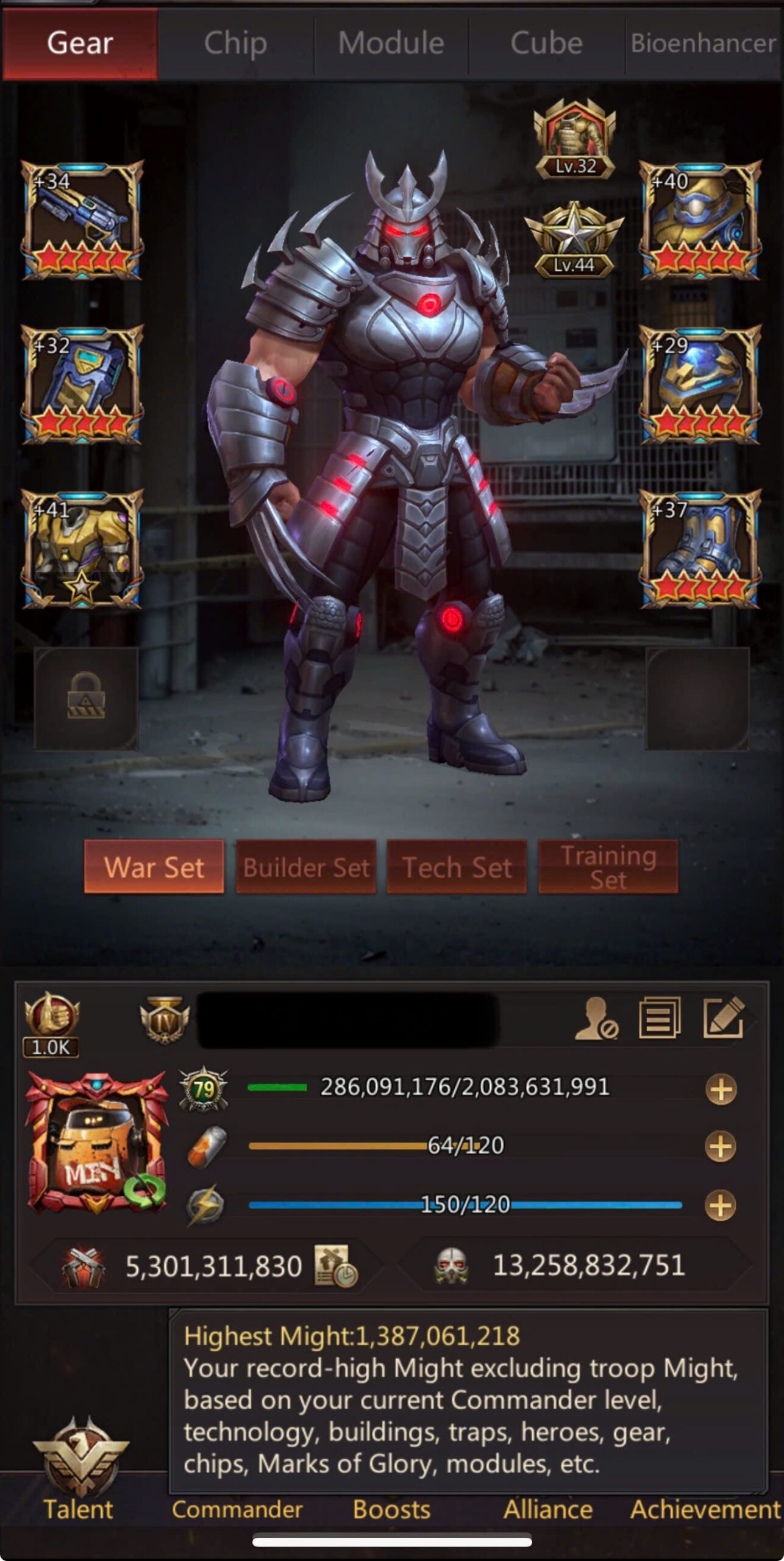Choose the +37 boots gear slot

pyautogui.click(x=700, y=549)
